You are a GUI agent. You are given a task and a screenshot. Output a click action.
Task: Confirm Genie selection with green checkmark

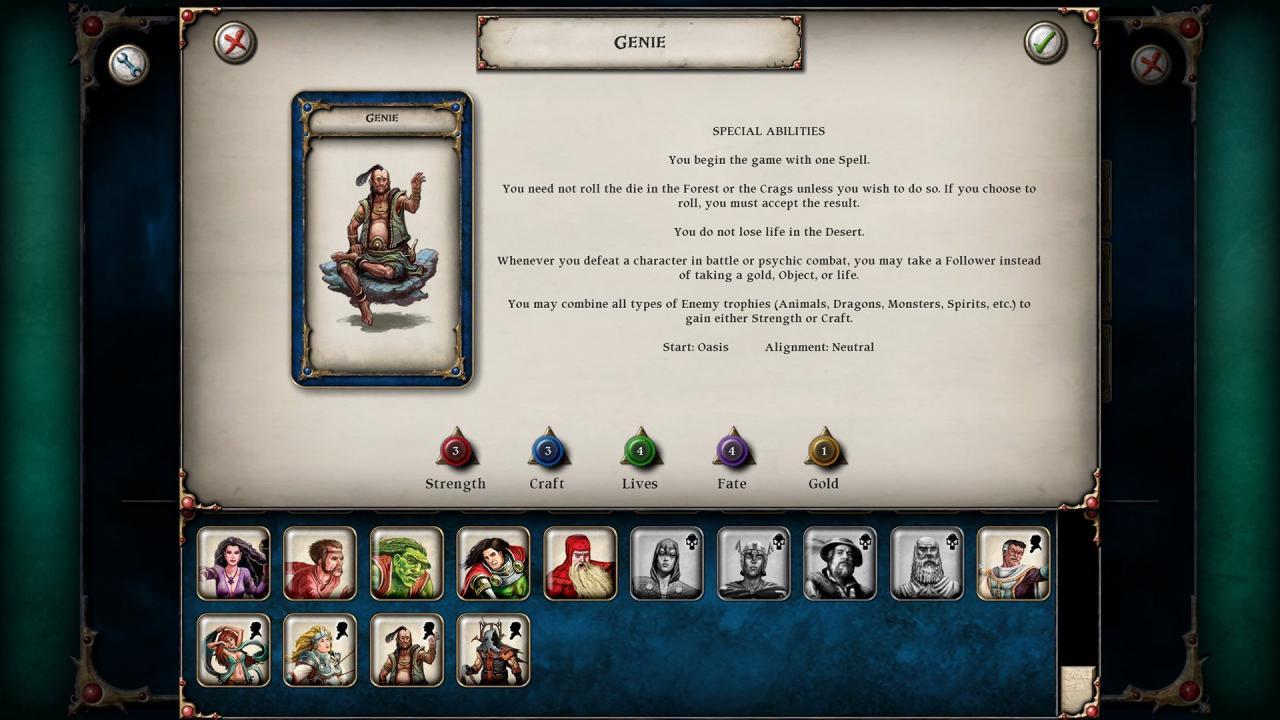pos(1046,43)
